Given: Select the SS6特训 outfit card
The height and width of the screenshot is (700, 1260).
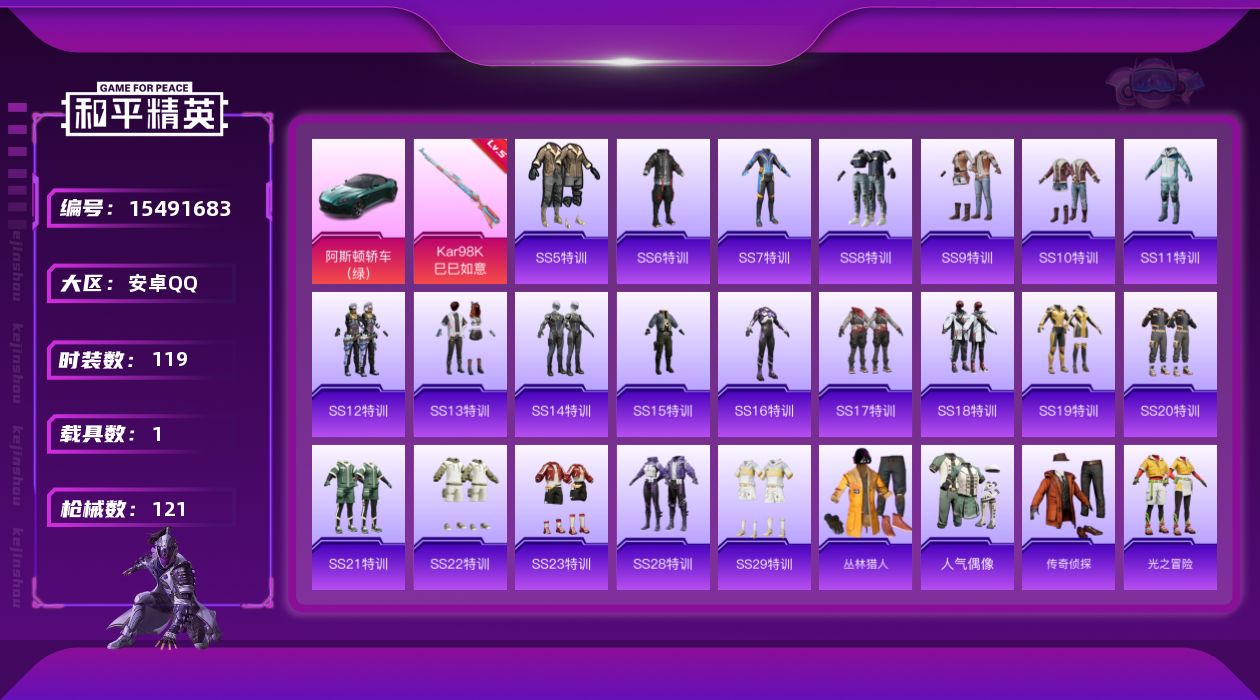Looking at the screenshot, I should tap(663, 211).
